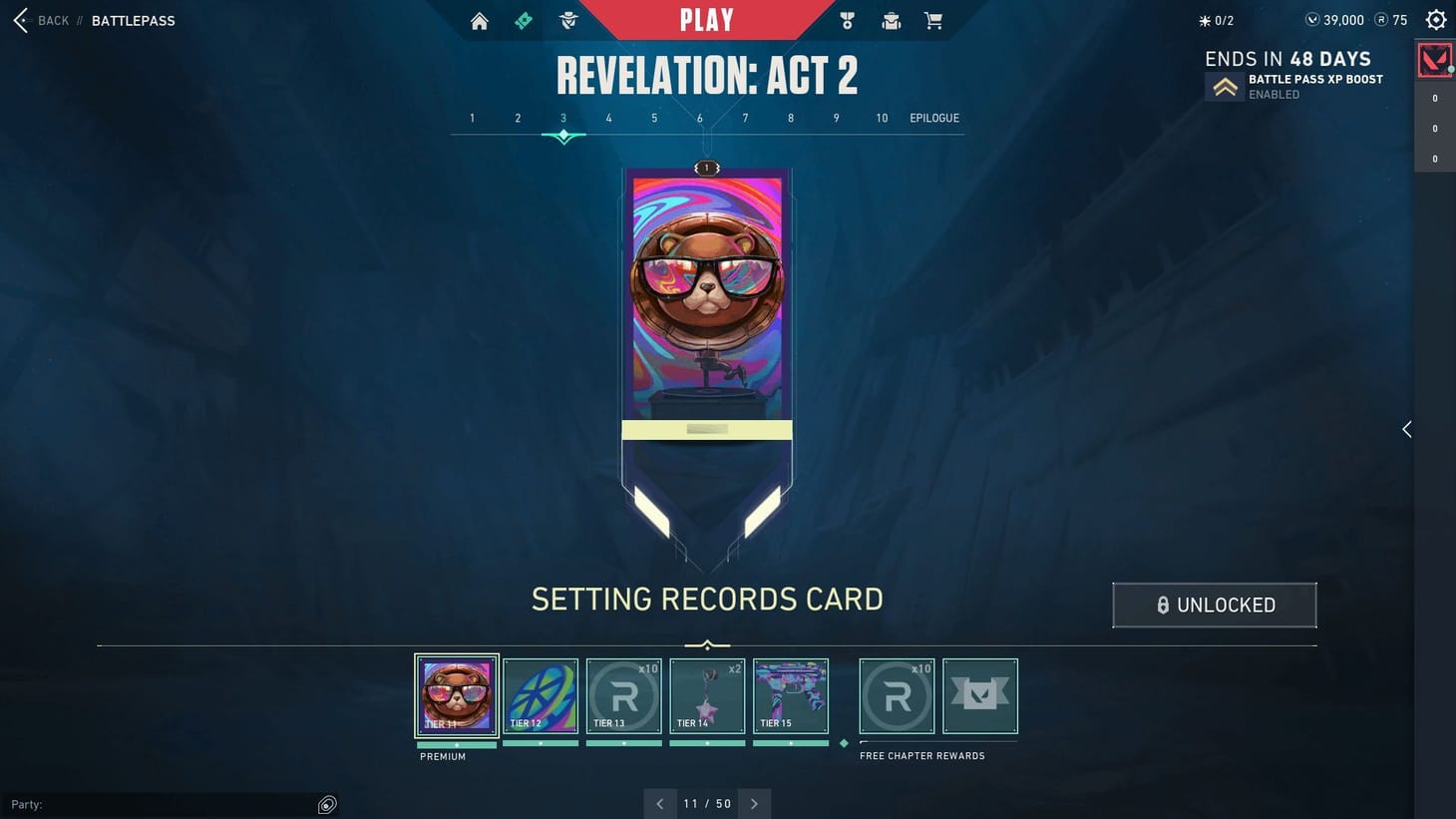Viewport: 1456px width, 819px height.
Task: Advance to next battlepass page arrow
Action: [x=755, y=803]
